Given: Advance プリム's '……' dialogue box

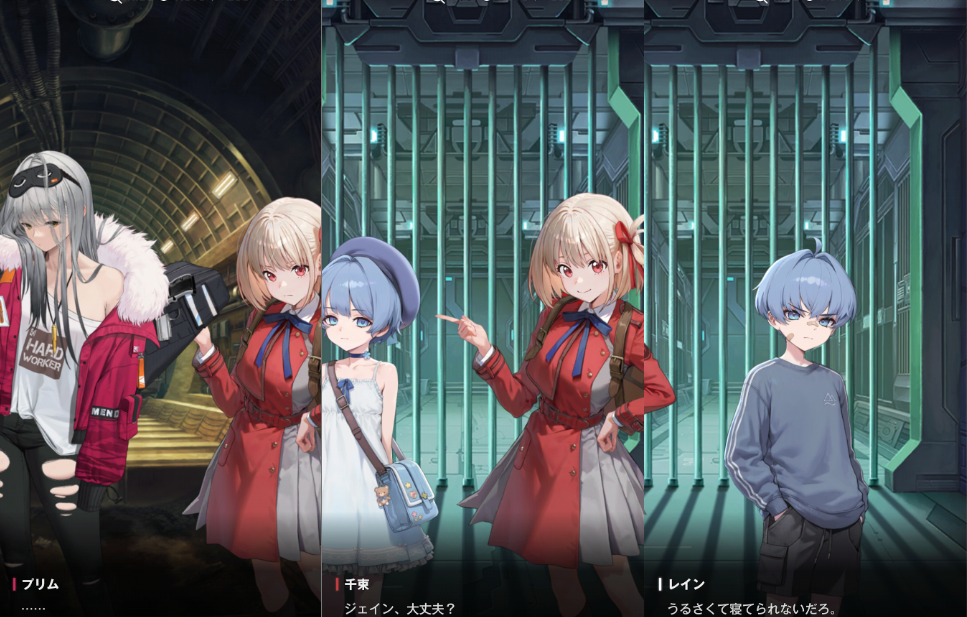Looking at the screenshot, I should [160, 596].
